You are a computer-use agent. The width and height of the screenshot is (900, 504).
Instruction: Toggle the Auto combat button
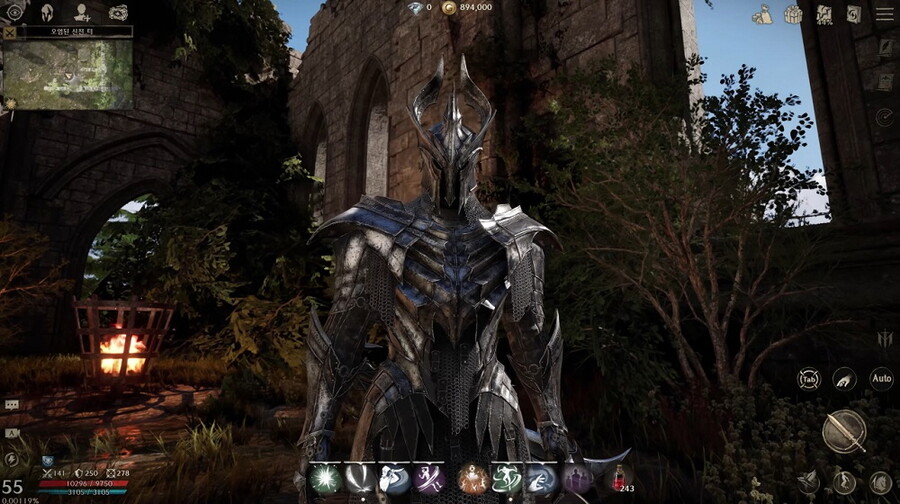pyautogui.click(x=881, y=379)
